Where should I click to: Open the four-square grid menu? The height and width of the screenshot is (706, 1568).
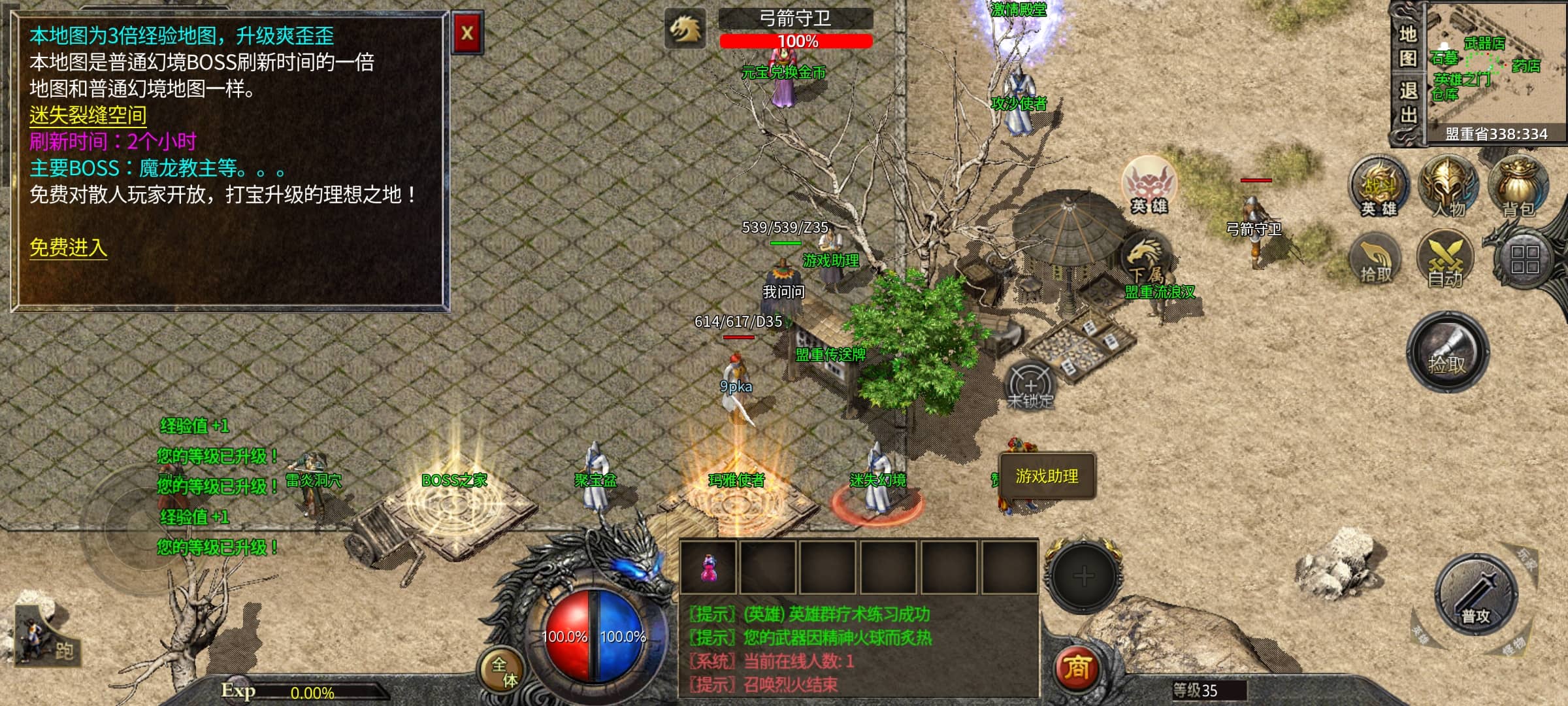[x=1524, y=260]
